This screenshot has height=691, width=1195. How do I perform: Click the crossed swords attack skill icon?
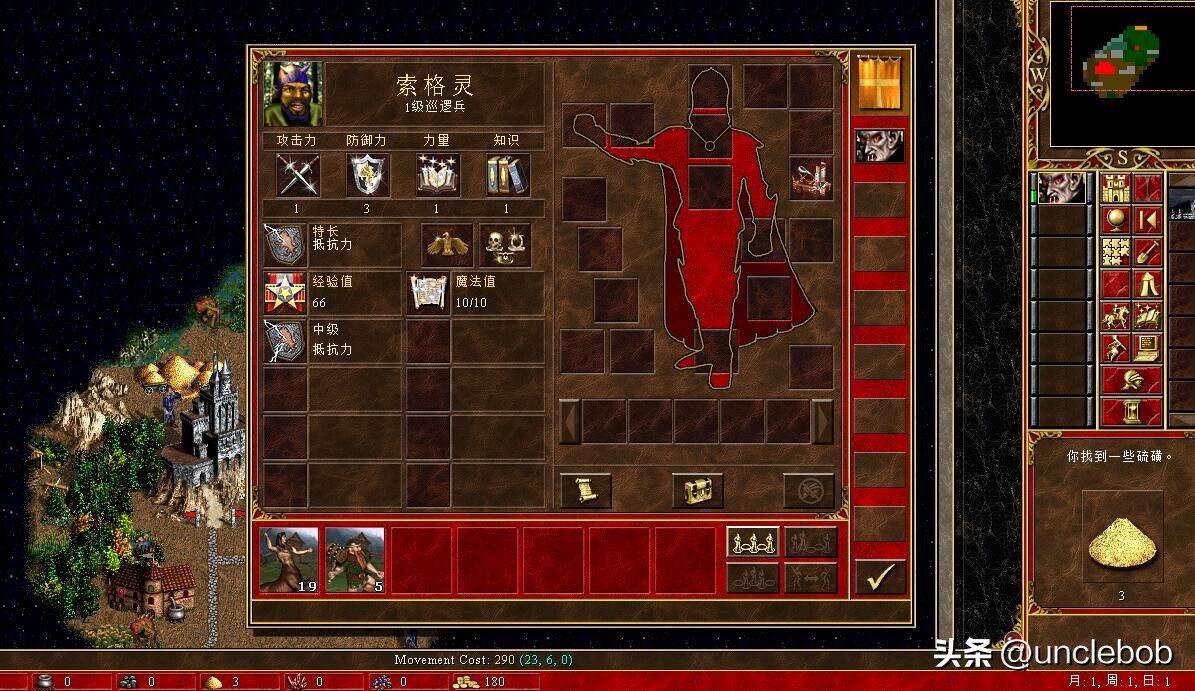click(298, 175)
